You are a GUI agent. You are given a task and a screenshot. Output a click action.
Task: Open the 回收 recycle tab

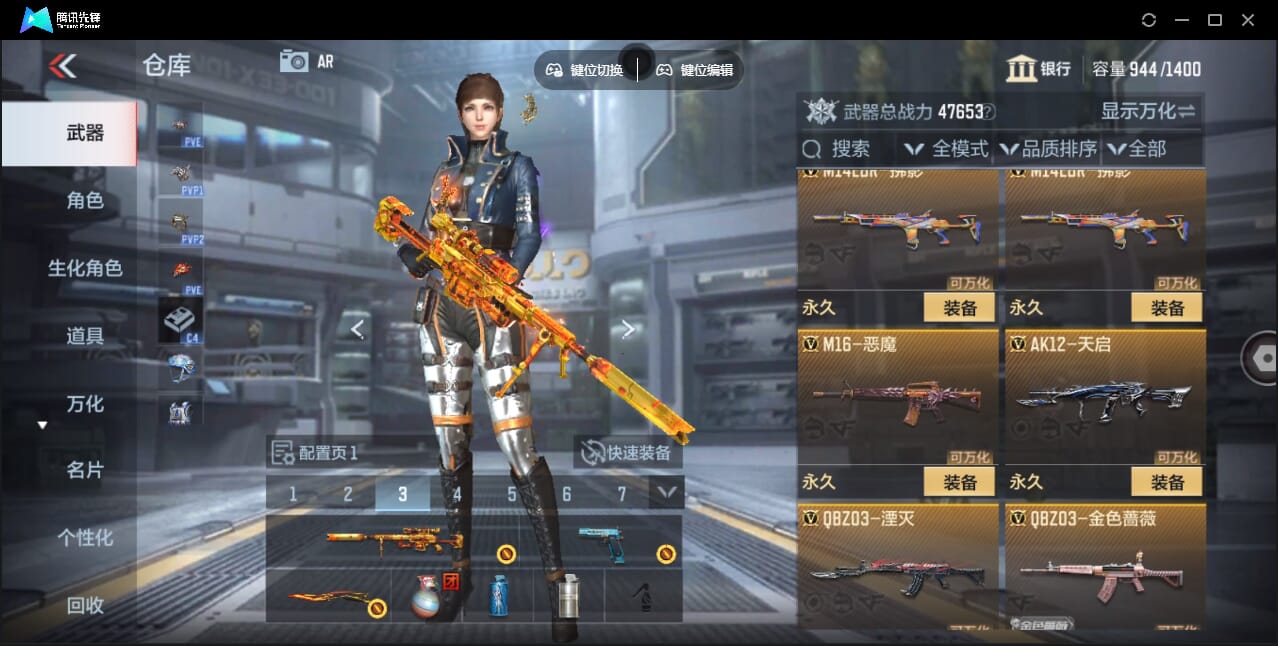click(x=85, y=605)
